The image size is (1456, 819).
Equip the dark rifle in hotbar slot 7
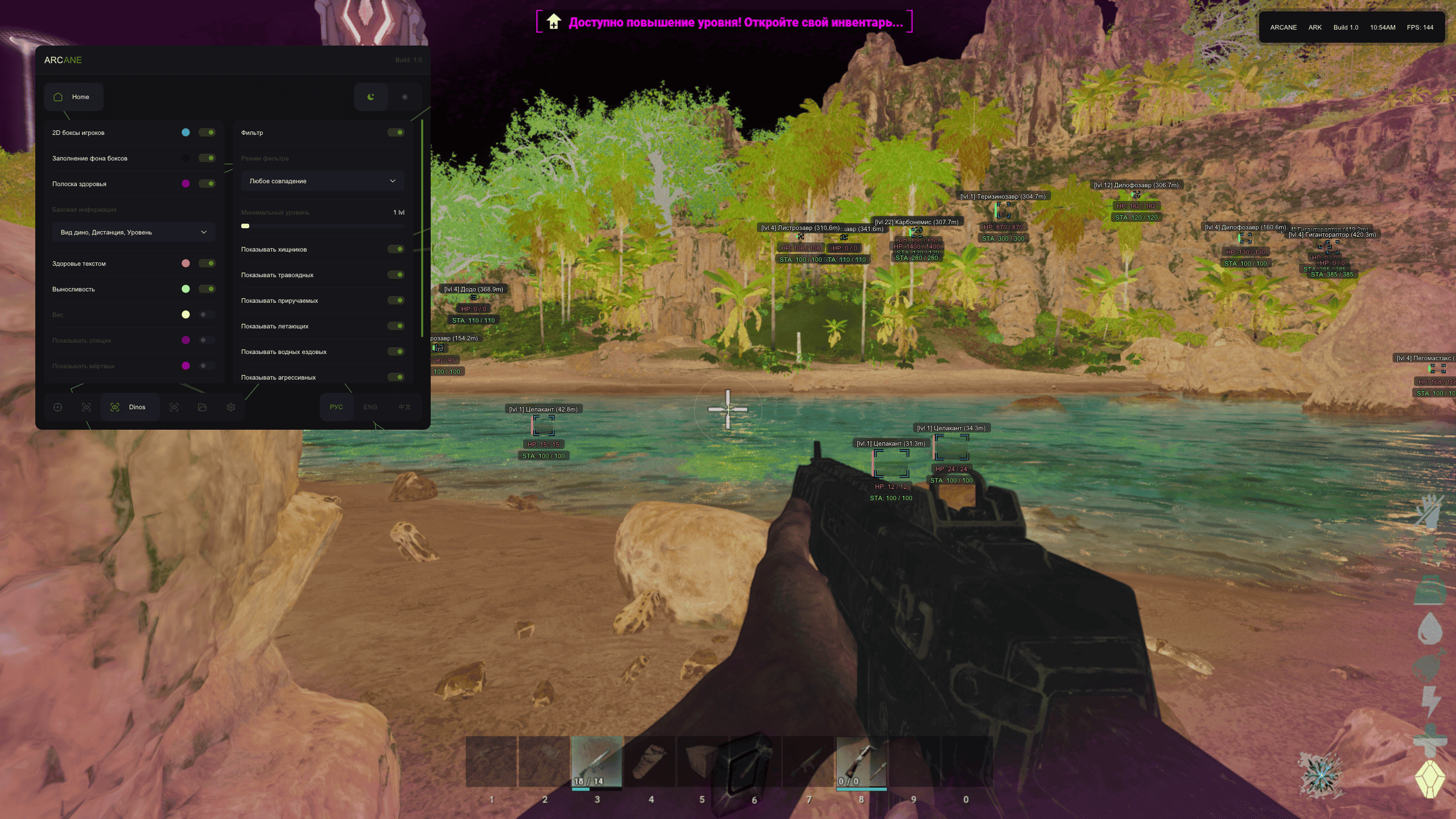tap(809, 762)
